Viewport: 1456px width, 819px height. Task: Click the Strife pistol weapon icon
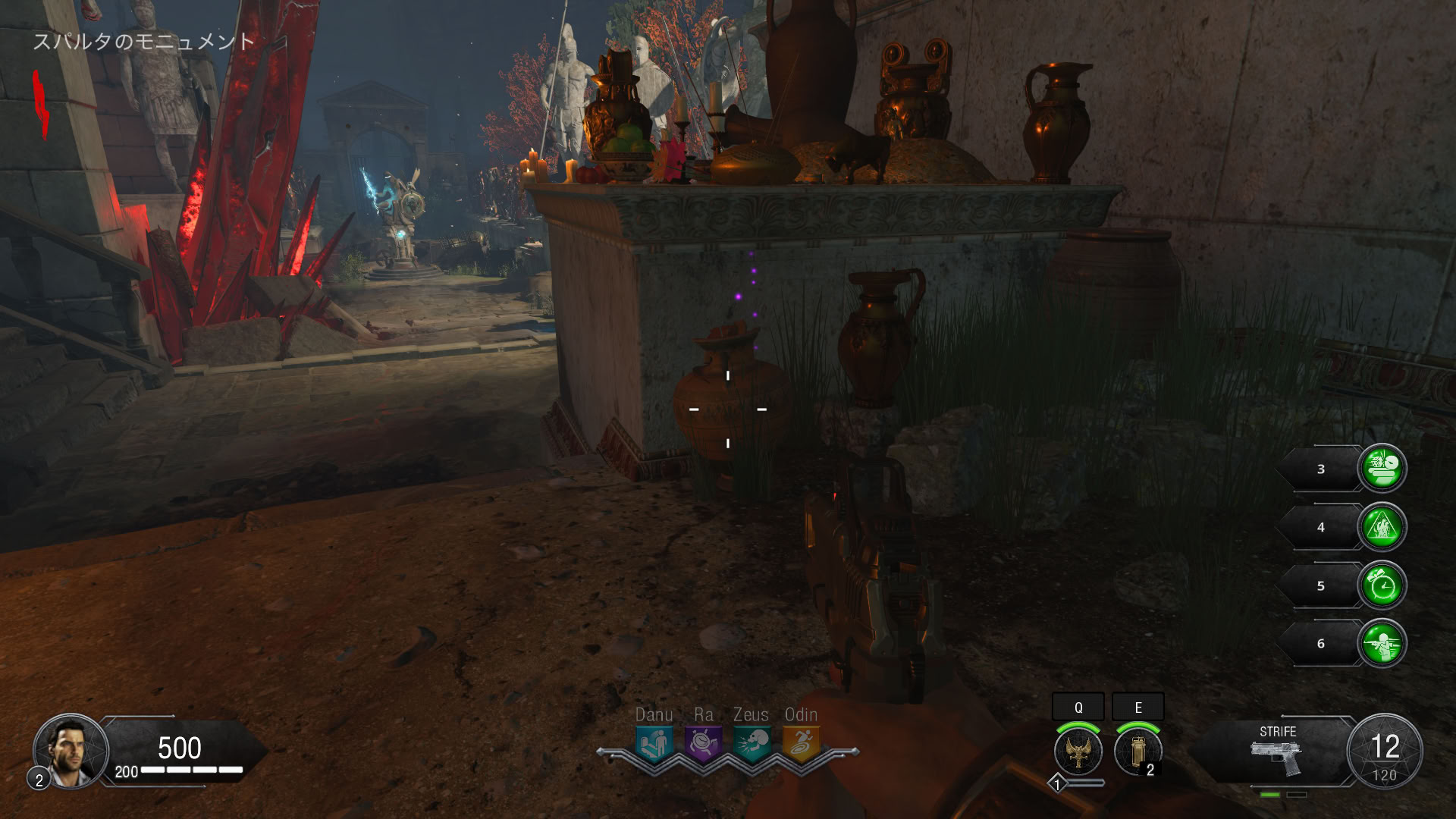coord(1276,756)
